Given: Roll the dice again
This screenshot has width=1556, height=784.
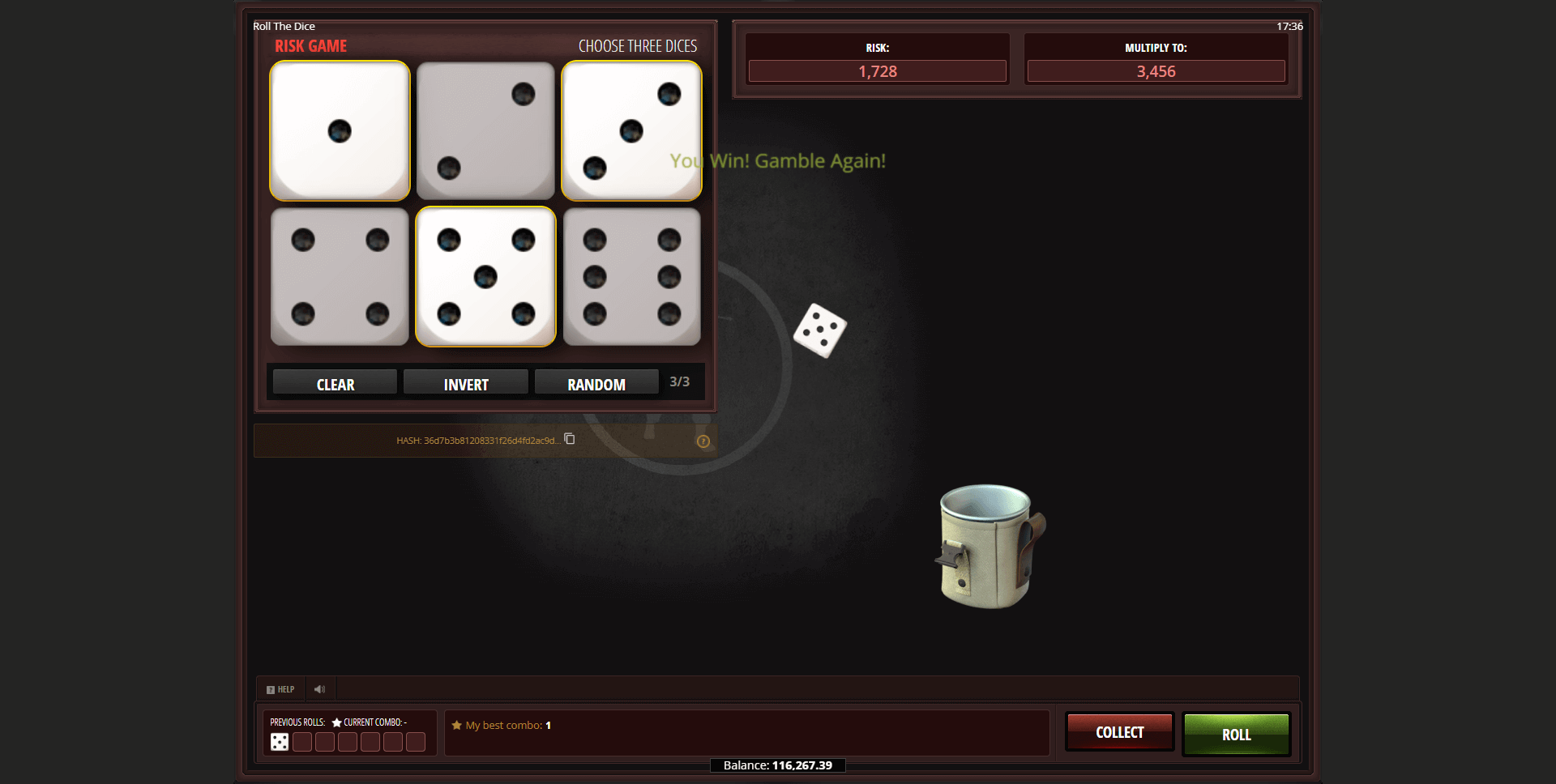Looking at the screenshot, I should (1236, 734).
